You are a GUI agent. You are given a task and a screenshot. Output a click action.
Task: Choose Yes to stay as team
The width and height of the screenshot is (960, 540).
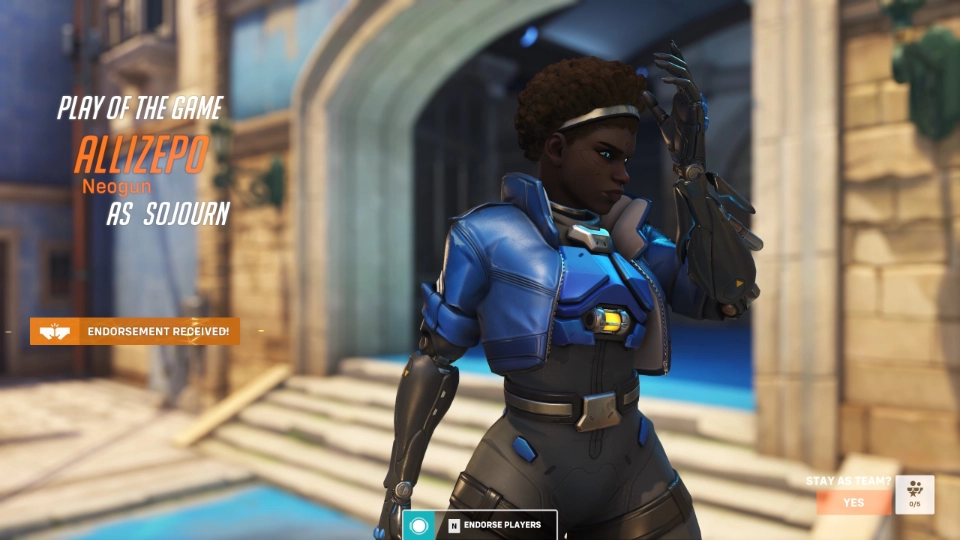coord(853,502)
